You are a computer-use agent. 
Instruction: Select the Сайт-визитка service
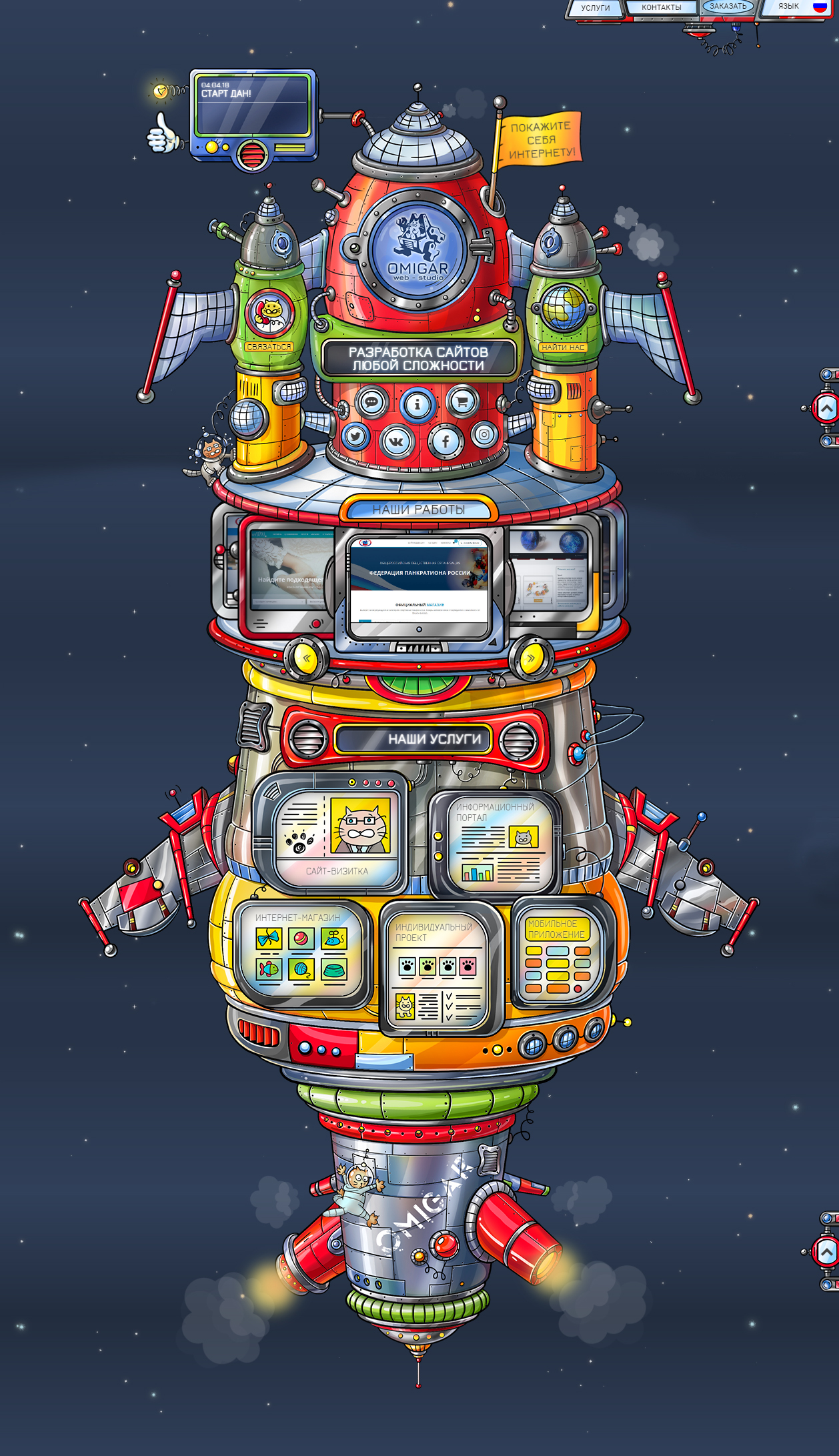coord(337,834)
